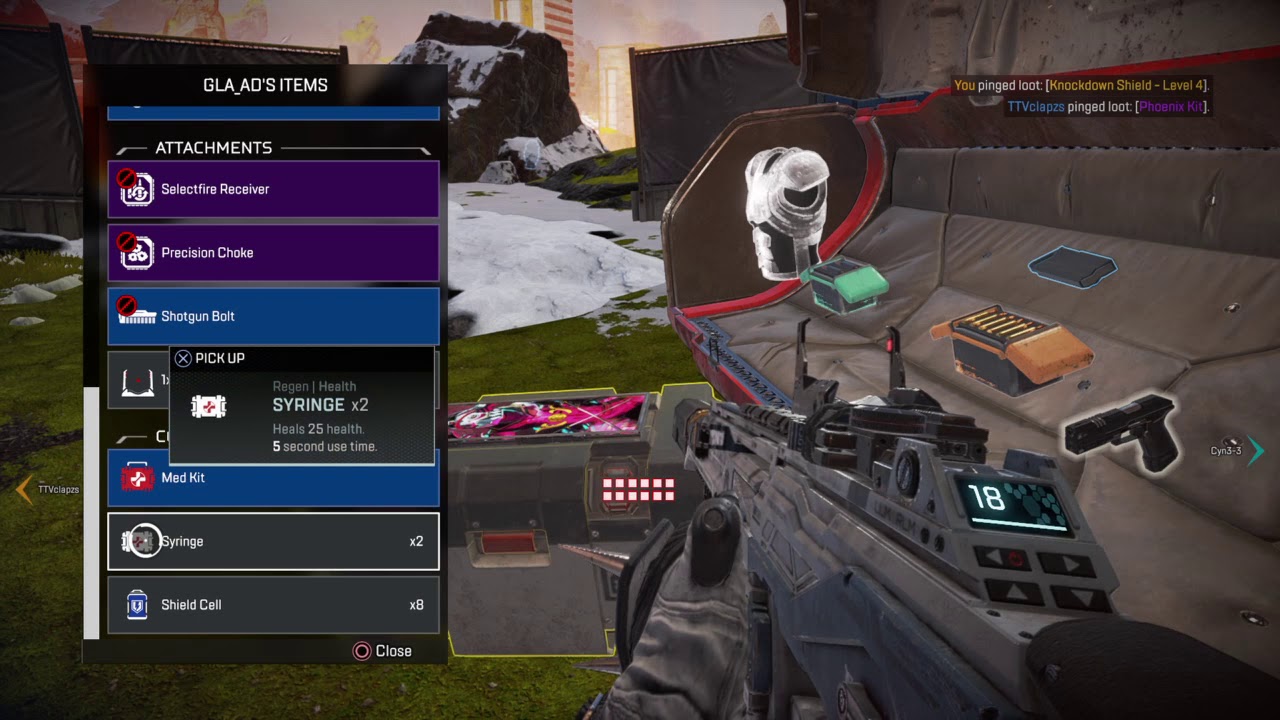Close the death box item list
Image resolution: width=1280 pixels, height=720 pixels.
click(383, 651)
